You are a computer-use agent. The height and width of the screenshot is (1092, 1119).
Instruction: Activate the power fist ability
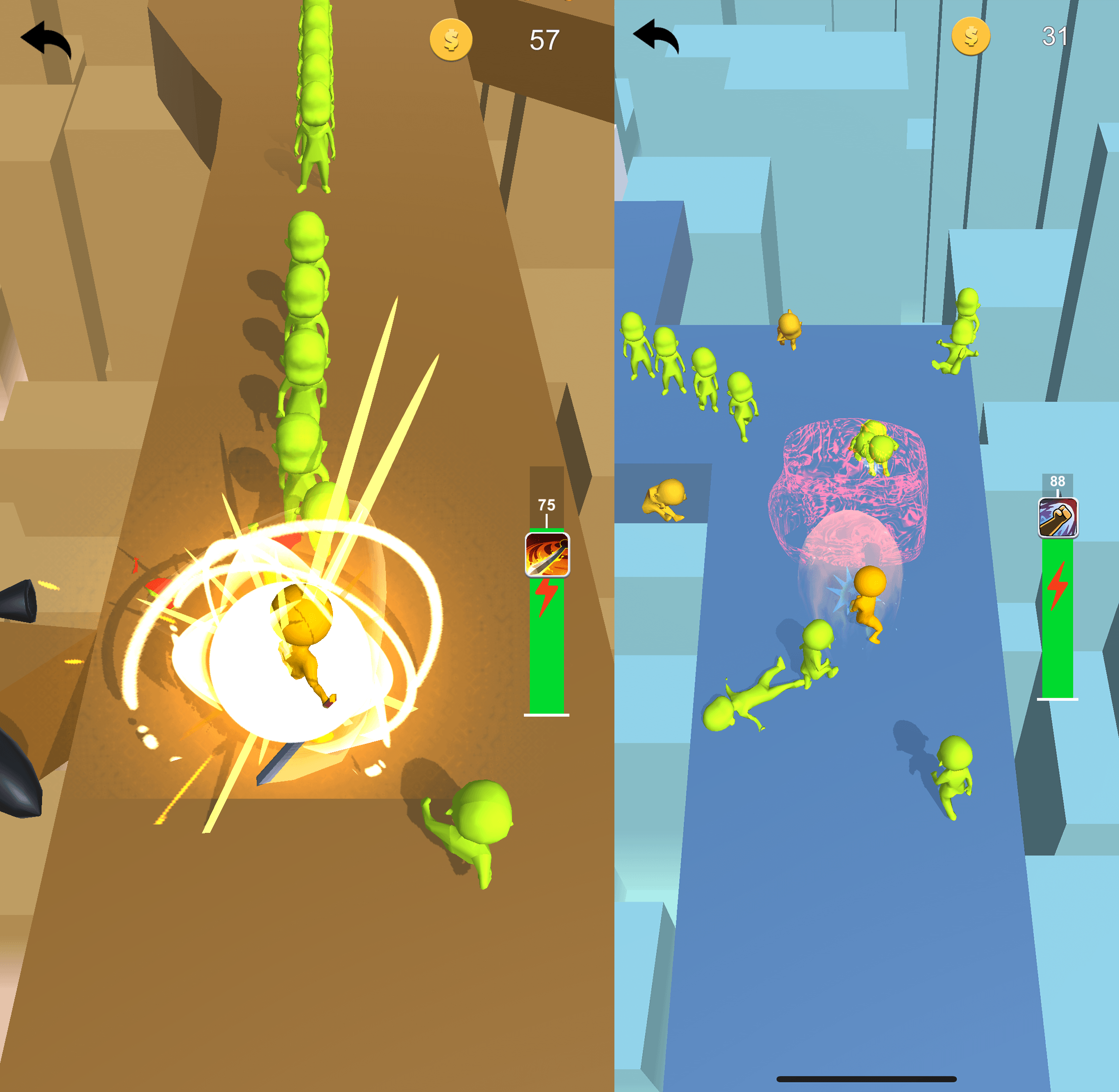pos(1058,518)
